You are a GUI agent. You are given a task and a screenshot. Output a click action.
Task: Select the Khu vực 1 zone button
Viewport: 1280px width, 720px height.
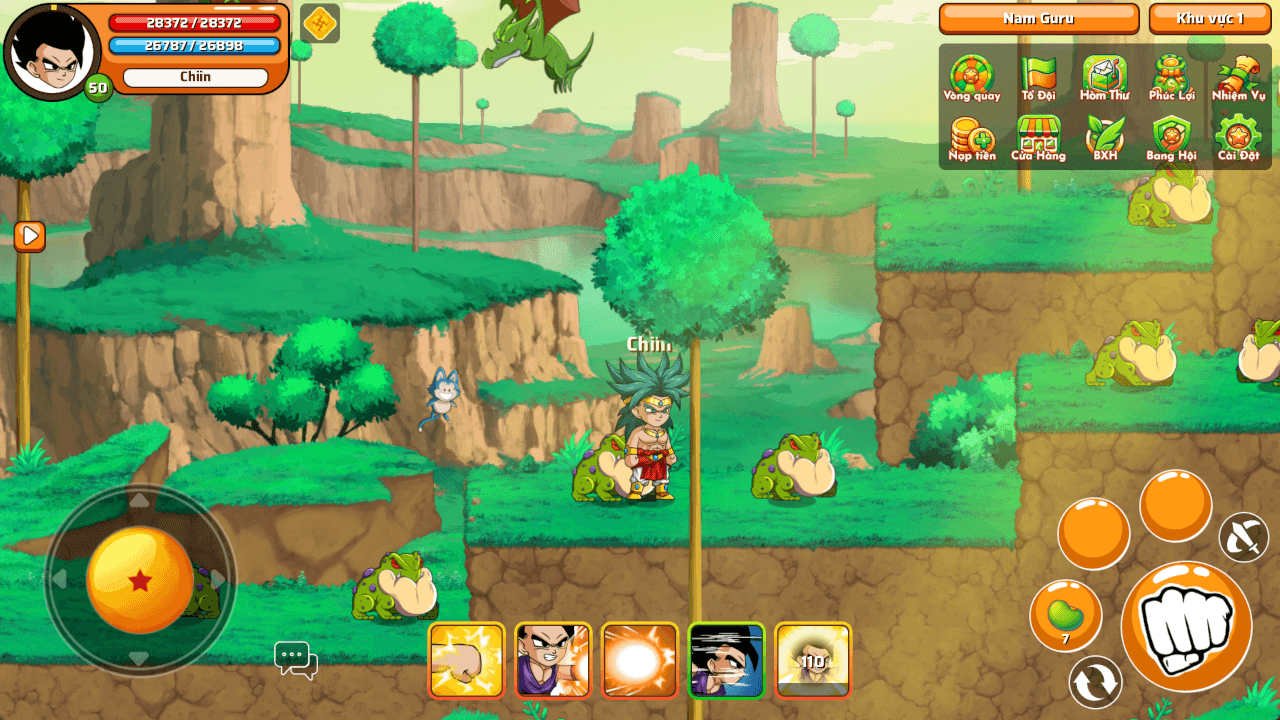coord(1210,18)
